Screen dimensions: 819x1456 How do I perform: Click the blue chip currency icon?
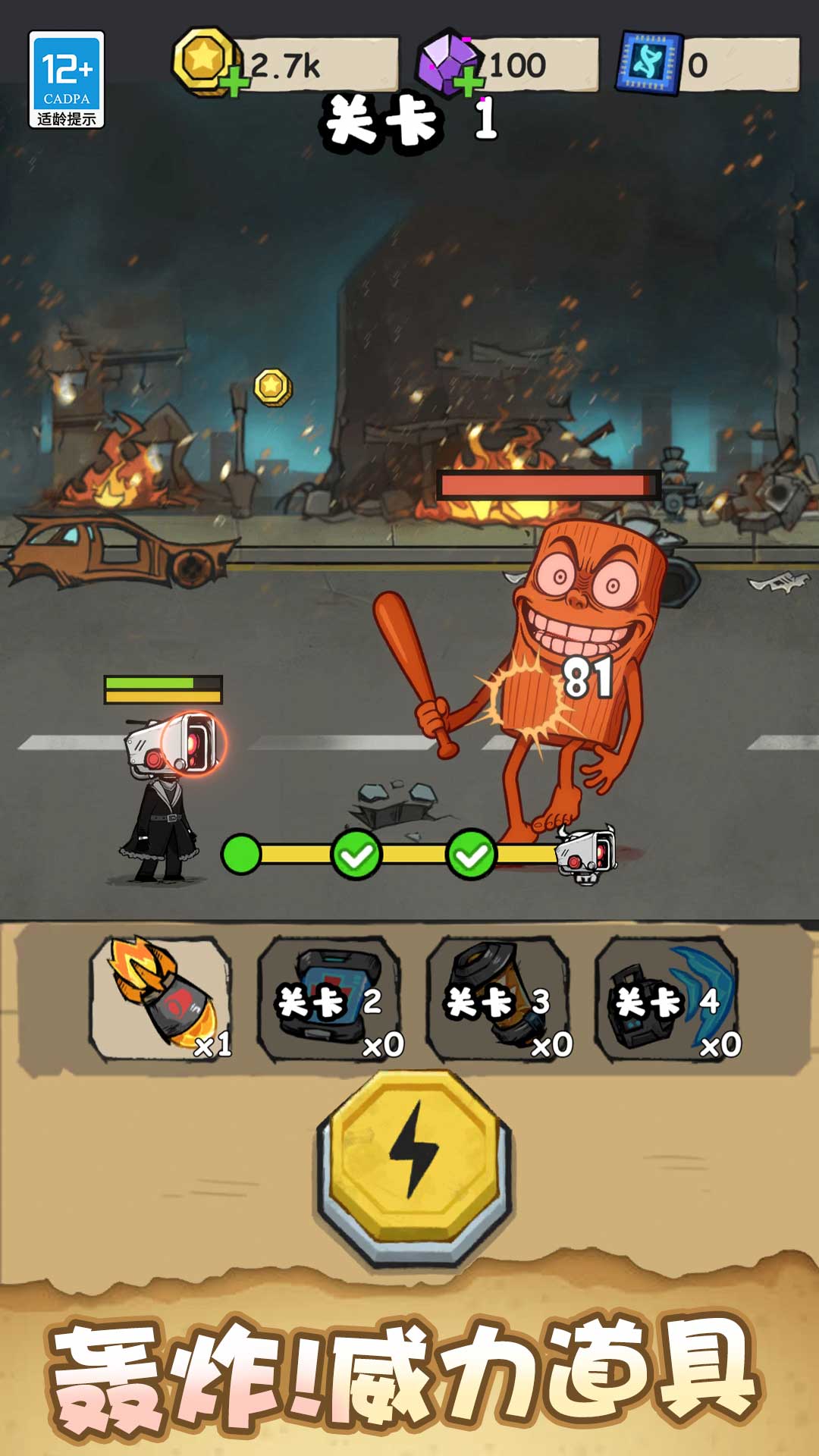pyautogui.click(x=648, y=64)
